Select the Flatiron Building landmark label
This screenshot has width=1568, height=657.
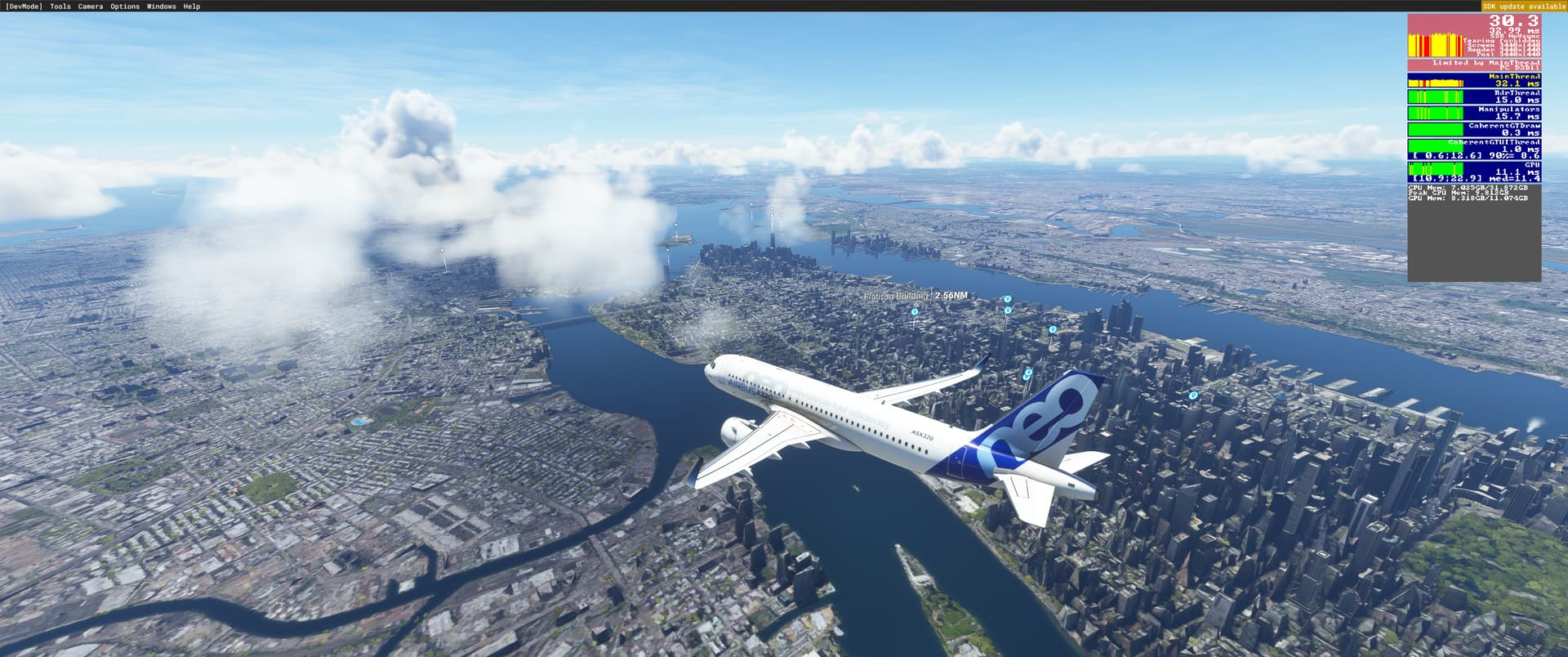(x=896, y=295)
